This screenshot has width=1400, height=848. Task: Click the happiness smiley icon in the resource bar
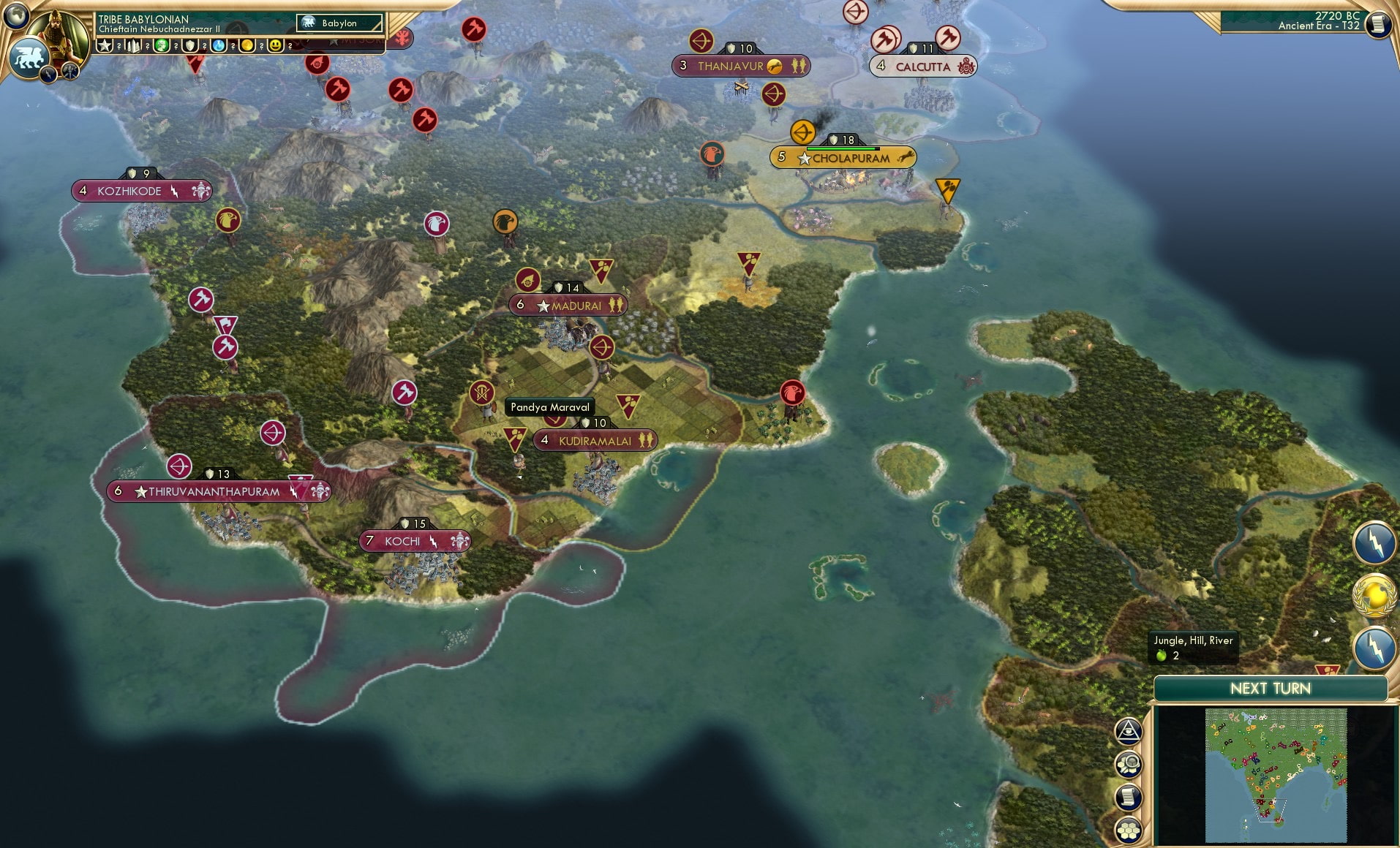(274, 47)
